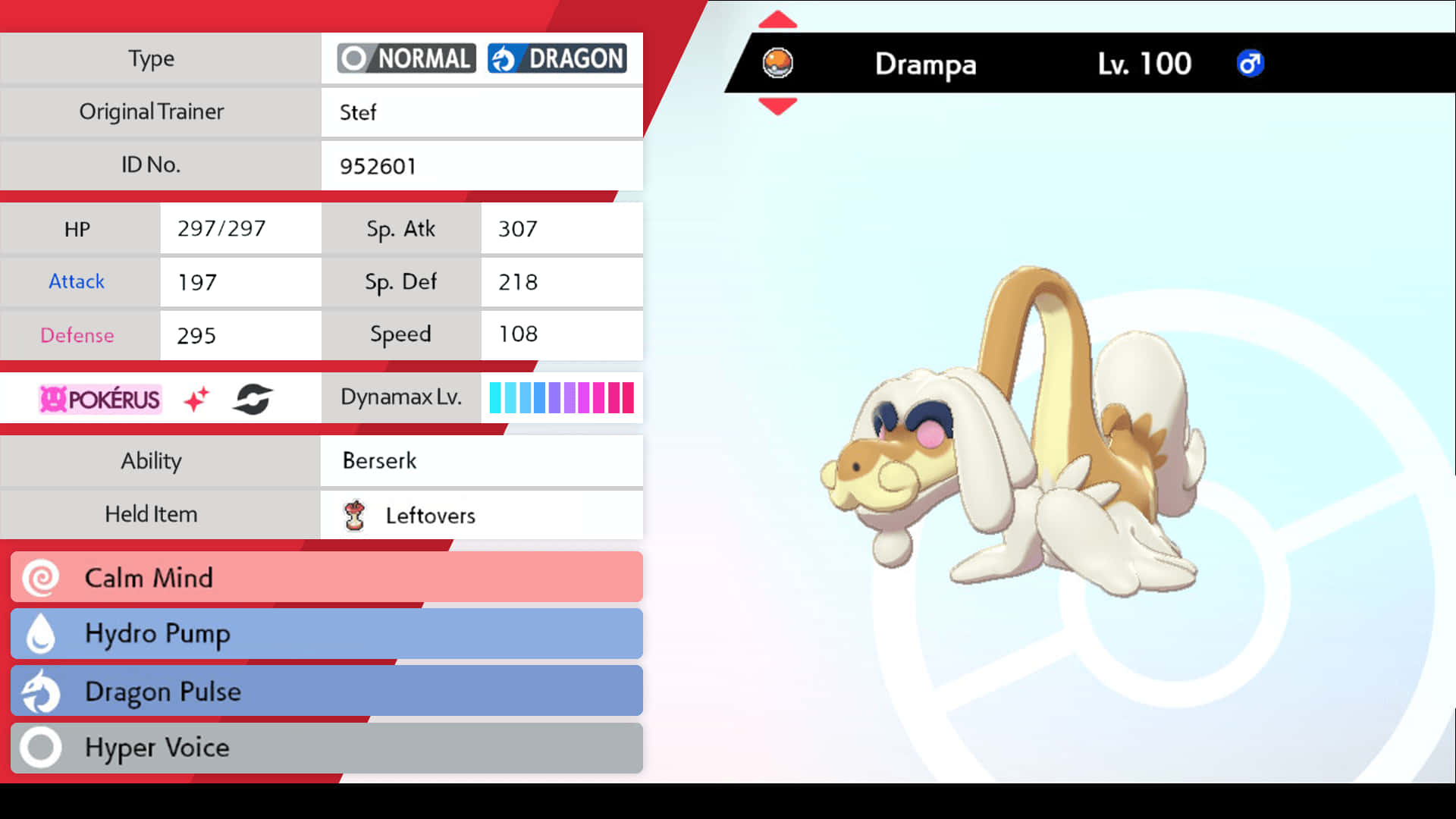Image resolution: width=1456 pixels, height=819 pixels.
Task: Open the Ability field showing Berserk
Action: [482, 460]
